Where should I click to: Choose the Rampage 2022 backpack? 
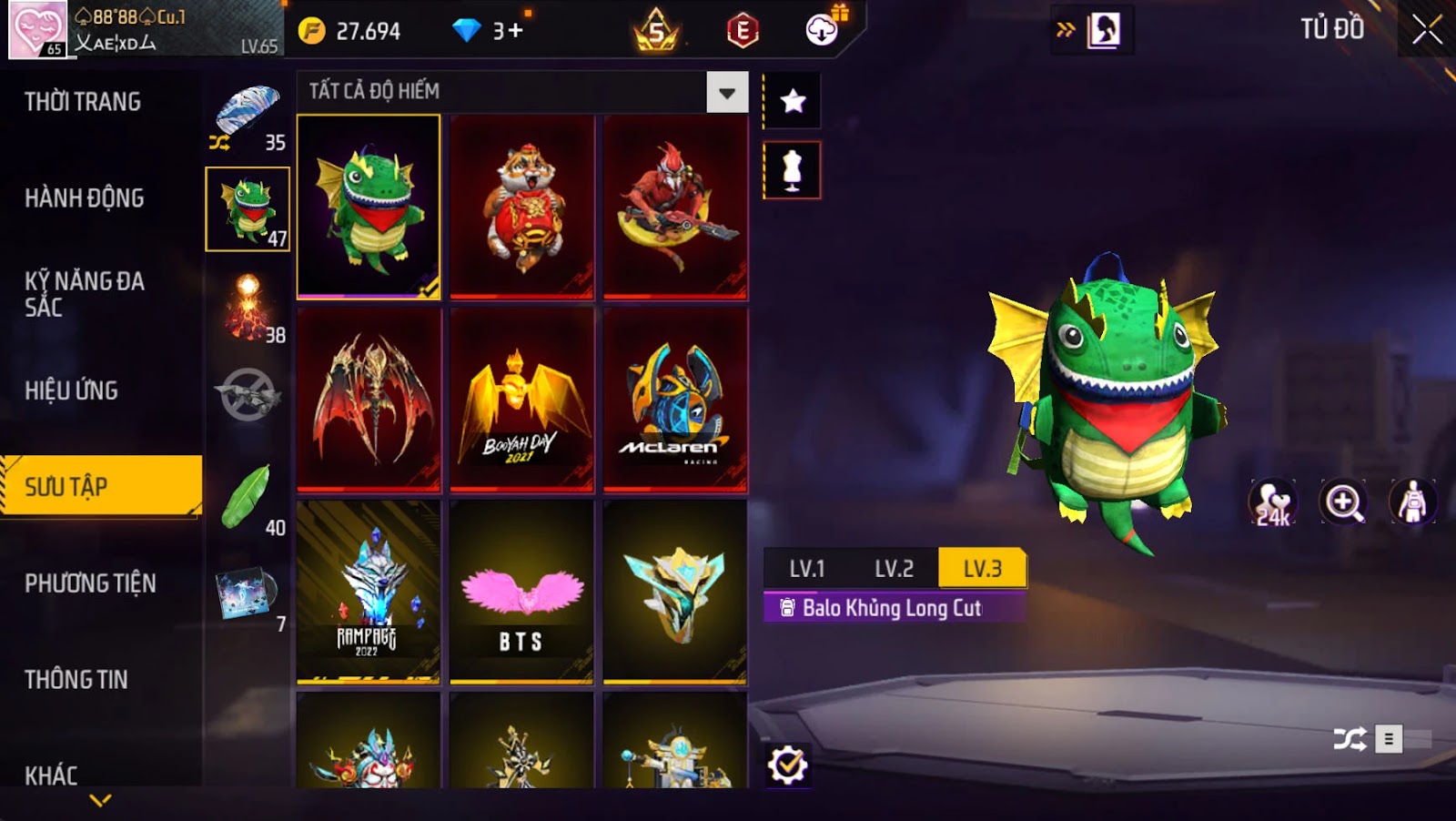(x=369, y=592)
